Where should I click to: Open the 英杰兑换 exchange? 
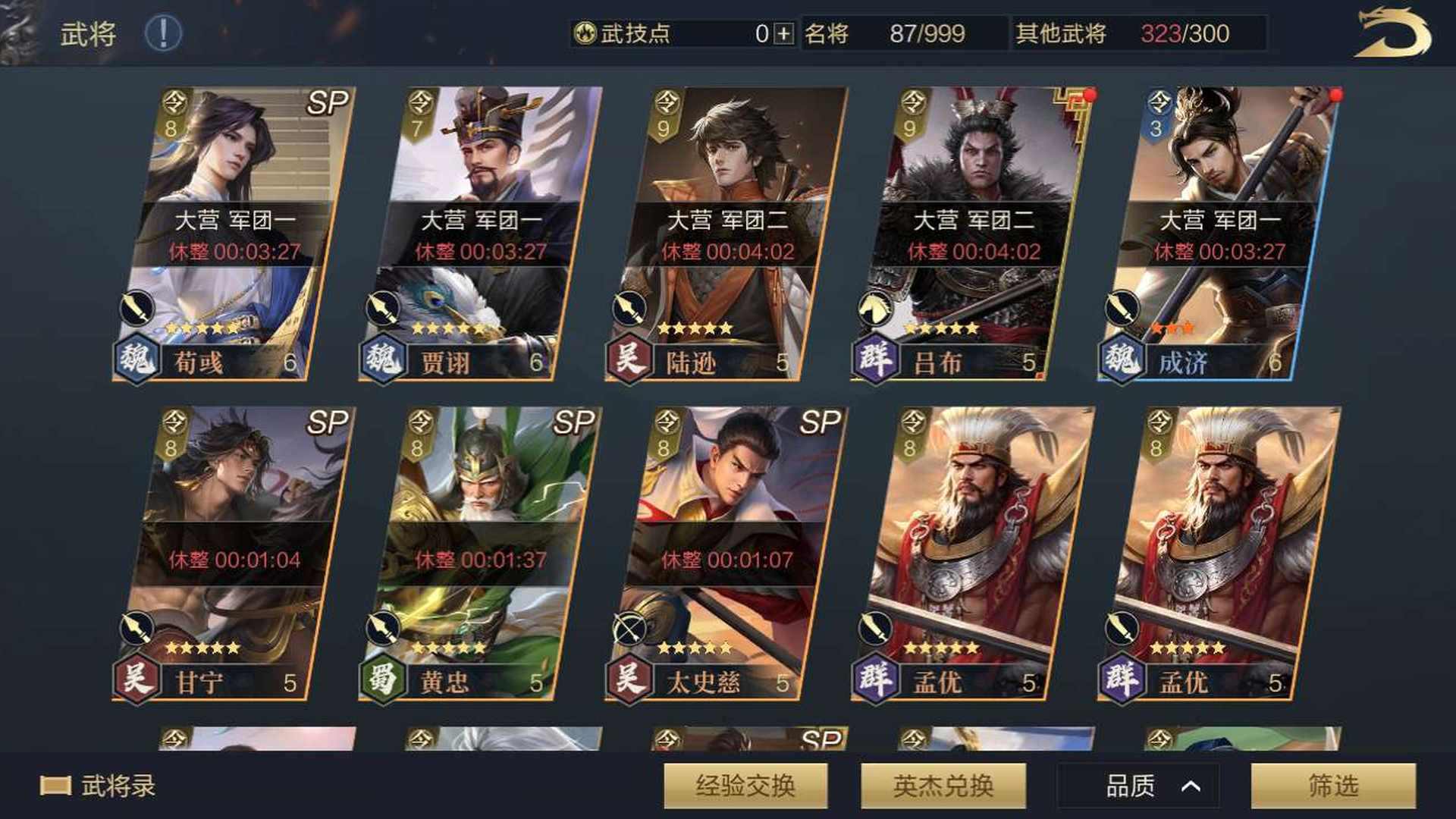coord(943,786)
